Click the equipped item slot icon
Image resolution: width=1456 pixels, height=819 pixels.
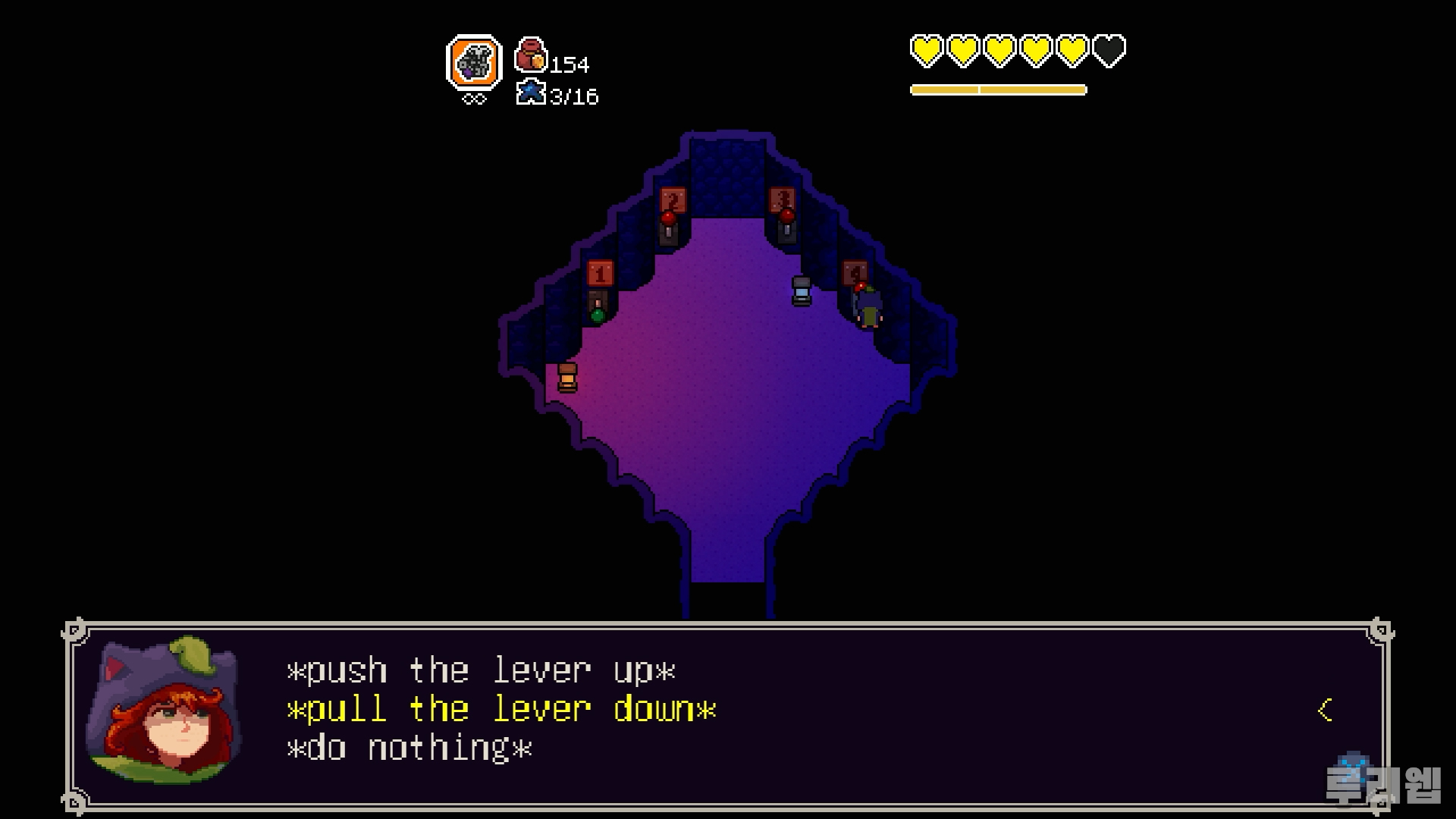coord(474,63)
